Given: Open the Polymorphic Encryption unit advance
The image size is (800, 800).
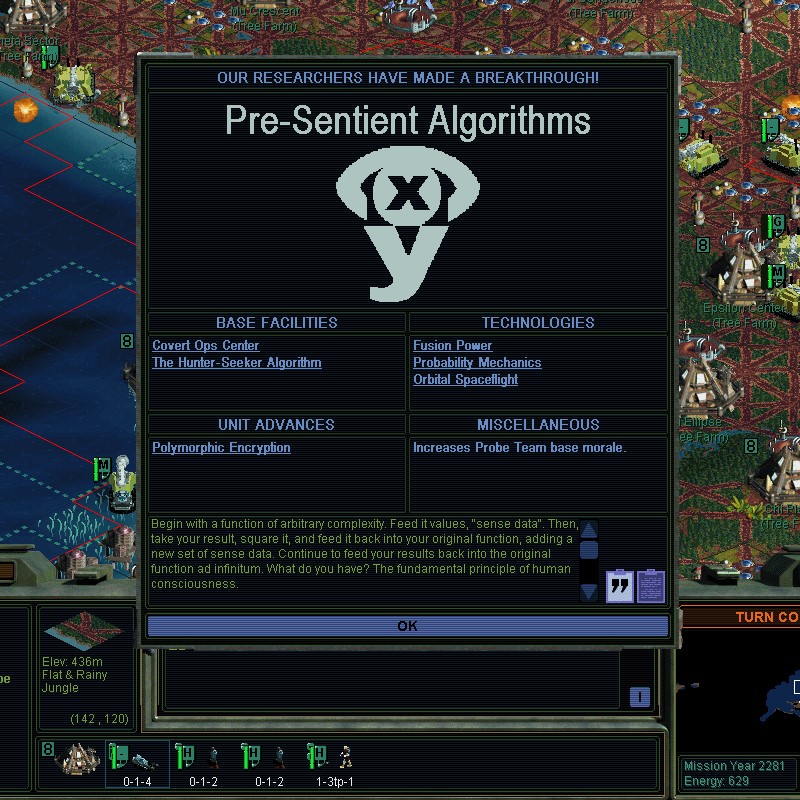Looking at the screenshot, I should 221,447.
